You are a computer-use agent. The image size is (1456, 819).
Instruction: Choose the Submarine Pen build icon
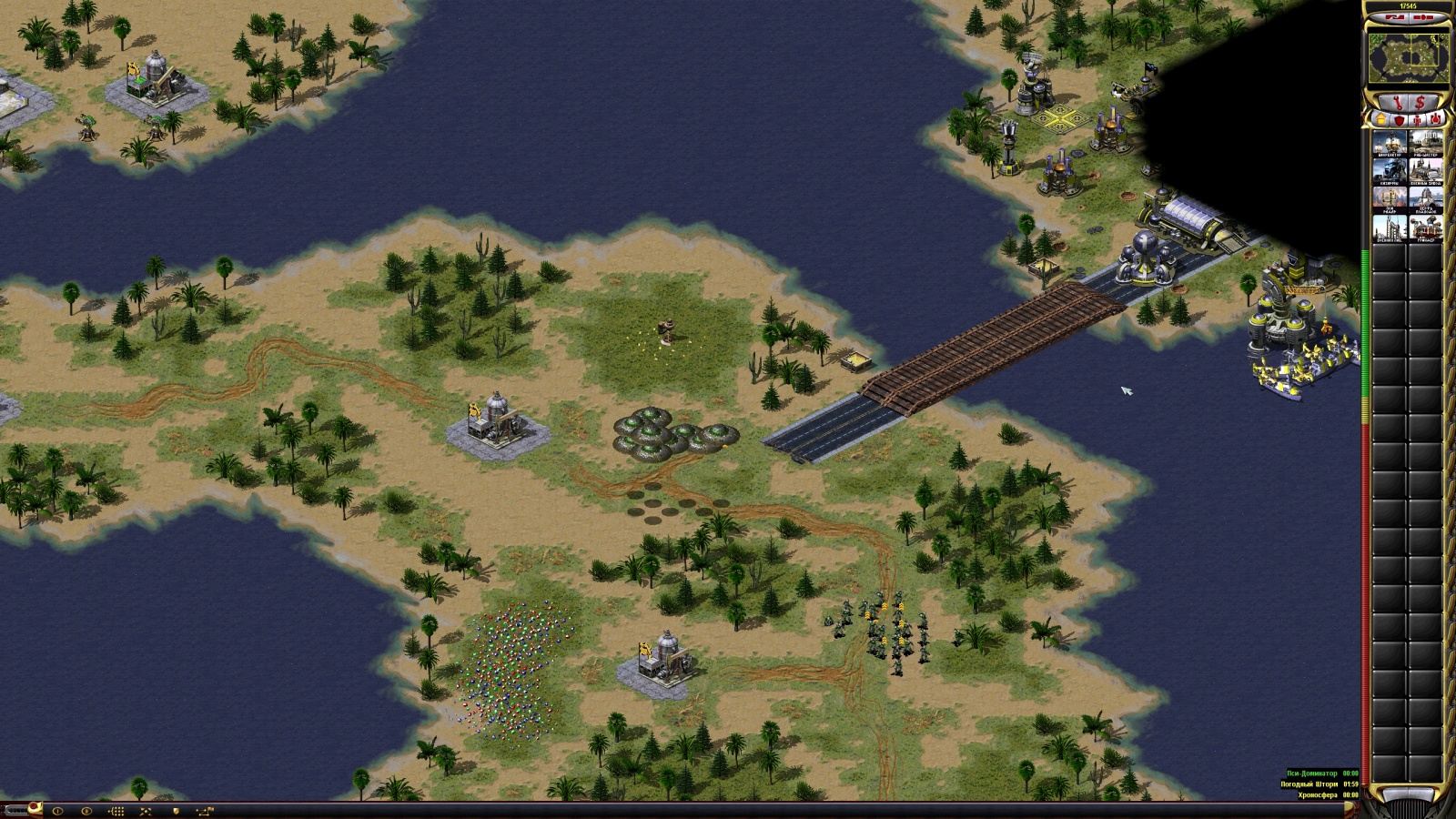tap(1425, 200)
